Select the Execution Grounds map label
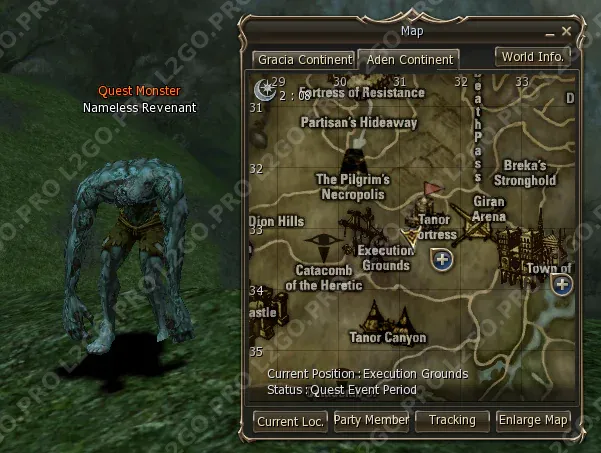This screenshot has height=453, width=601. (385, 258)
